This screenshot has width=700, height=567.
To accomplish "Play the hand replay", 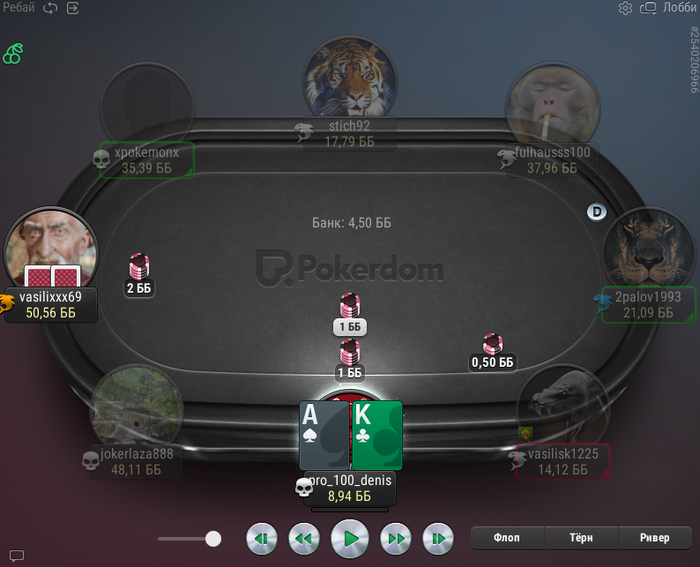I will pyautogui.click(x=350, y=539).
